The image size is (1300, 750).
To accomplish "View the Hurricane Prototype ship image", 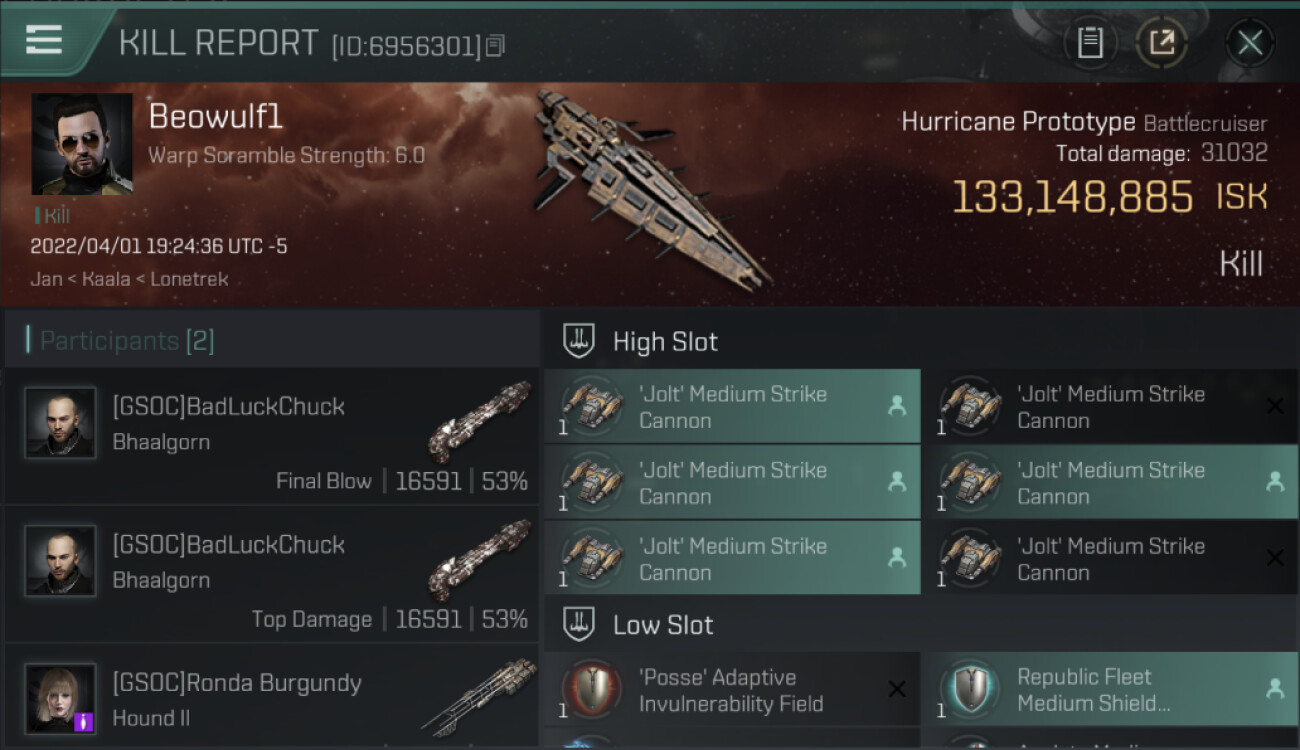I will (x=650, y=185).
